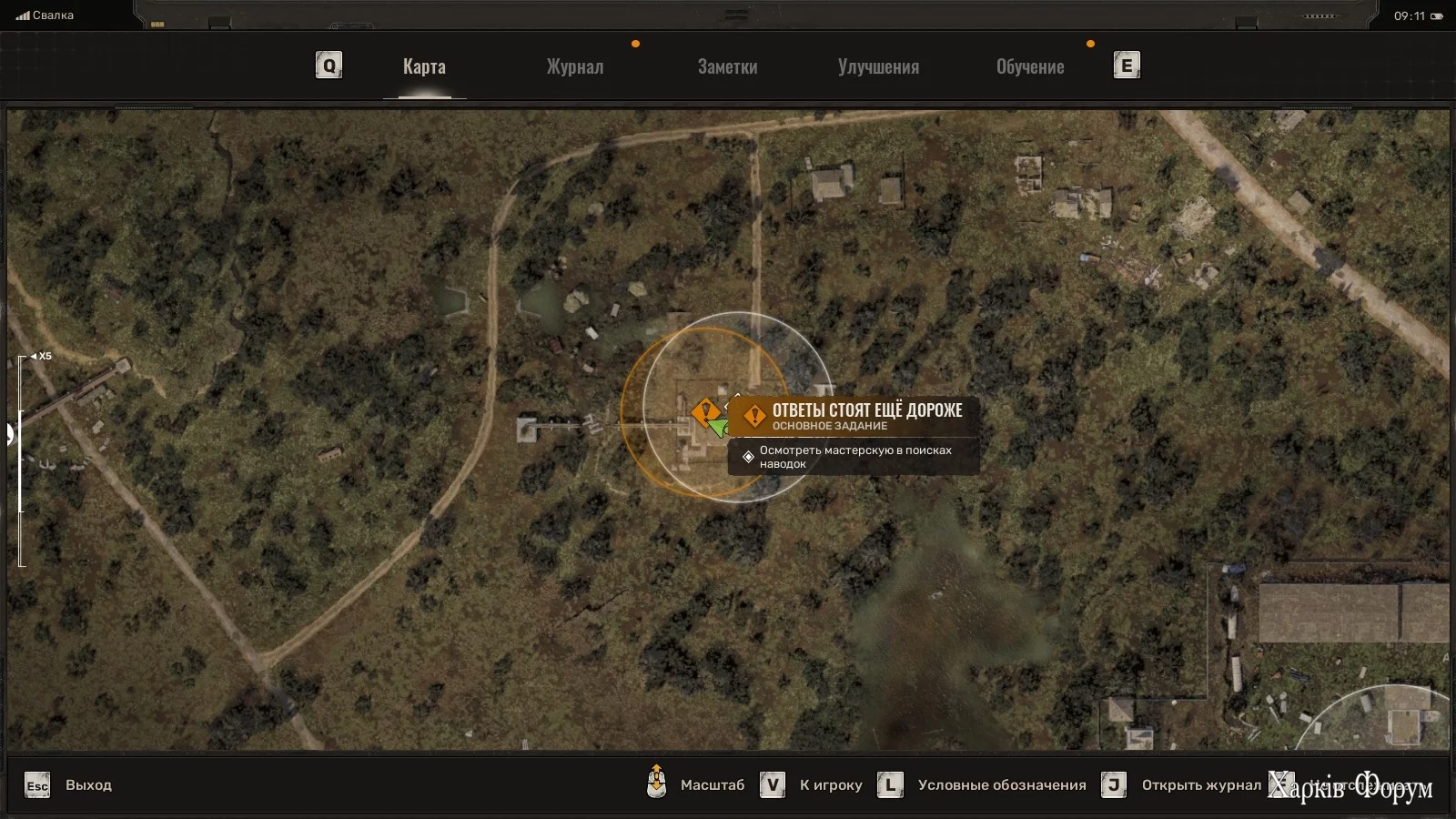The image size is (1456, 819).
Task: Open the Журнал tab
Action: click(574, 66)
